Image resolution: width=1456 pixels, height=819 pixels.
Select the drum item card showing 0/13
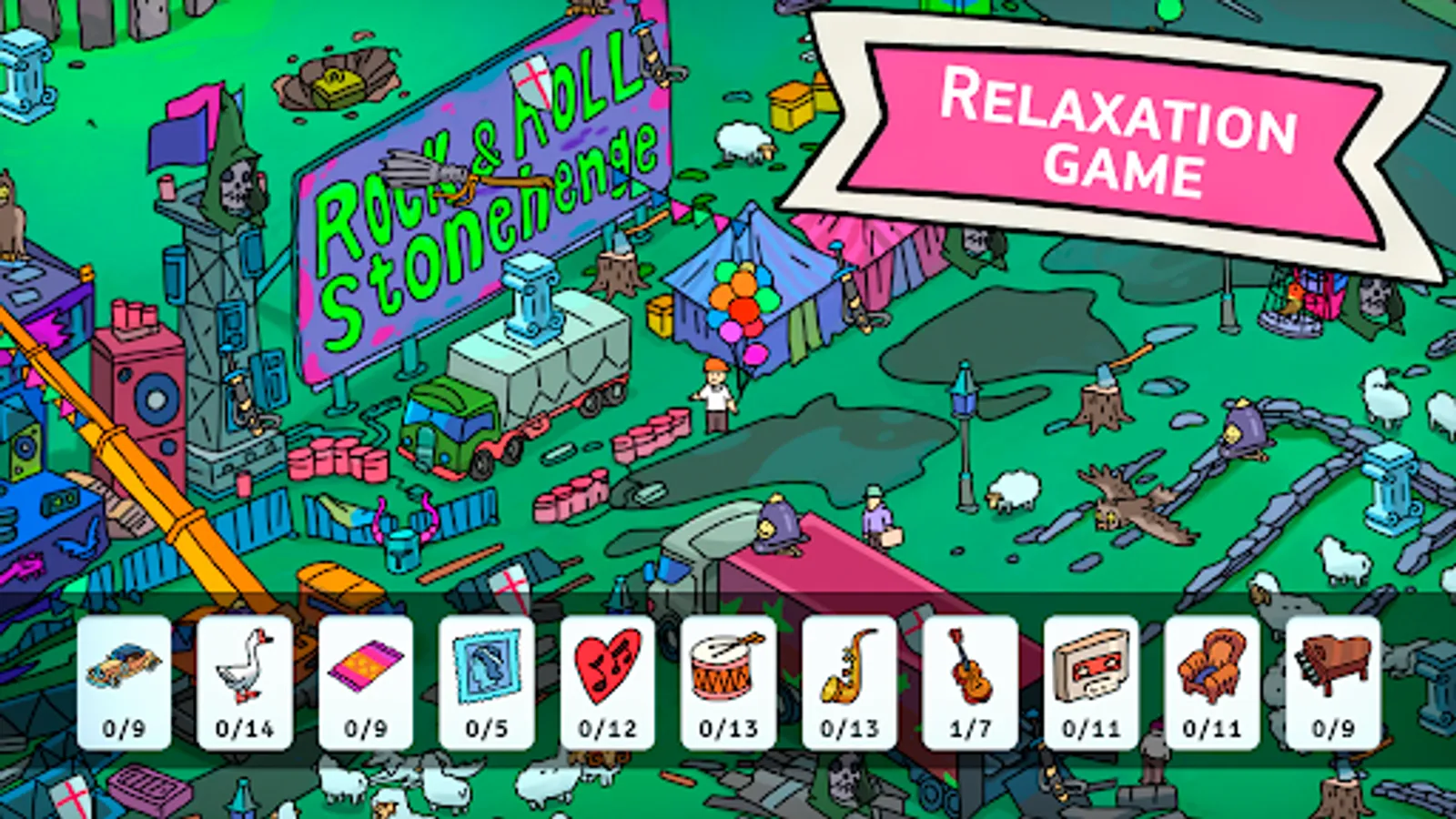point(728,678)
